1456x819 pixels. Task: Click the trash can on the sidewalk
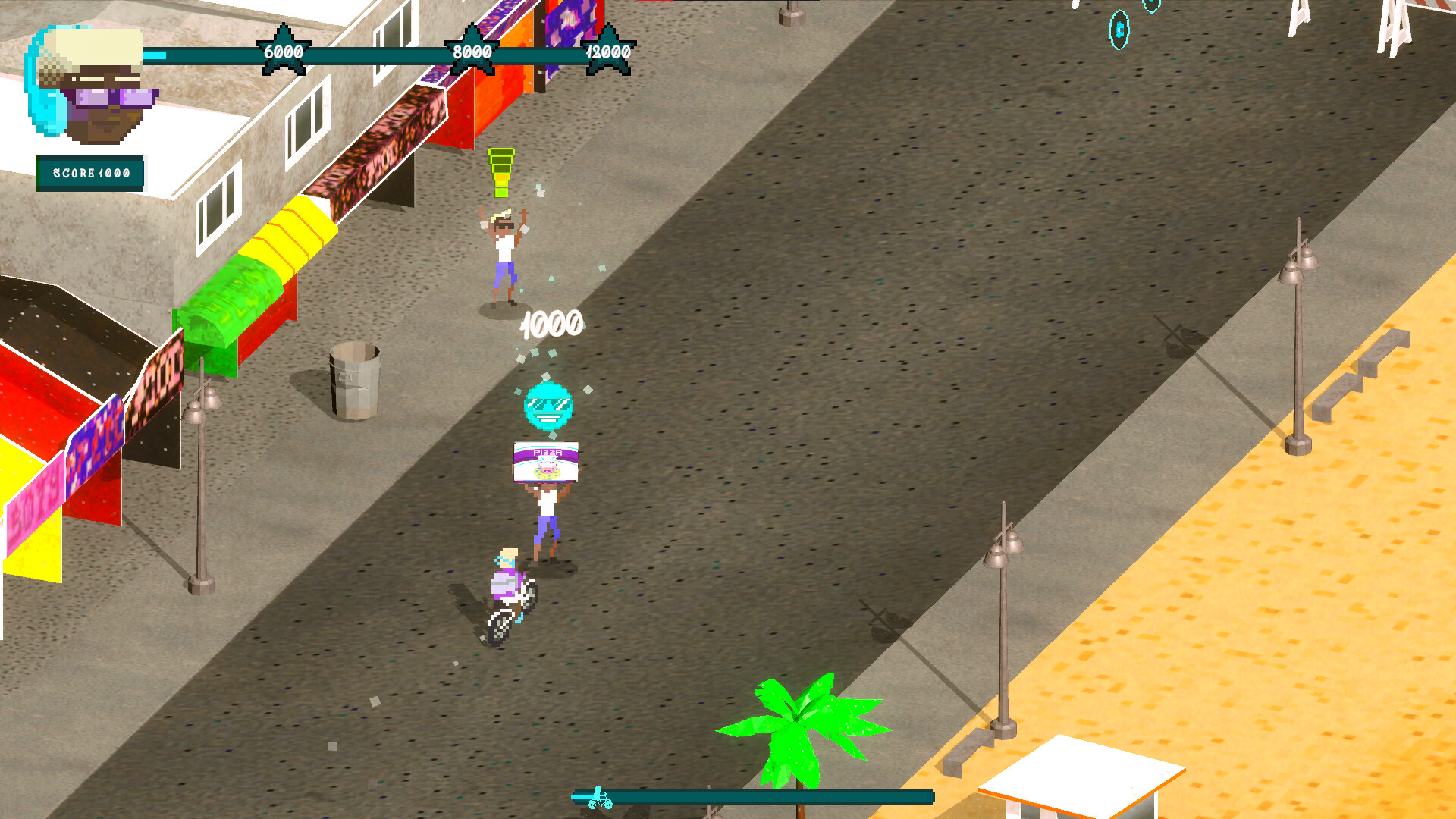click(x=353, y=381)
